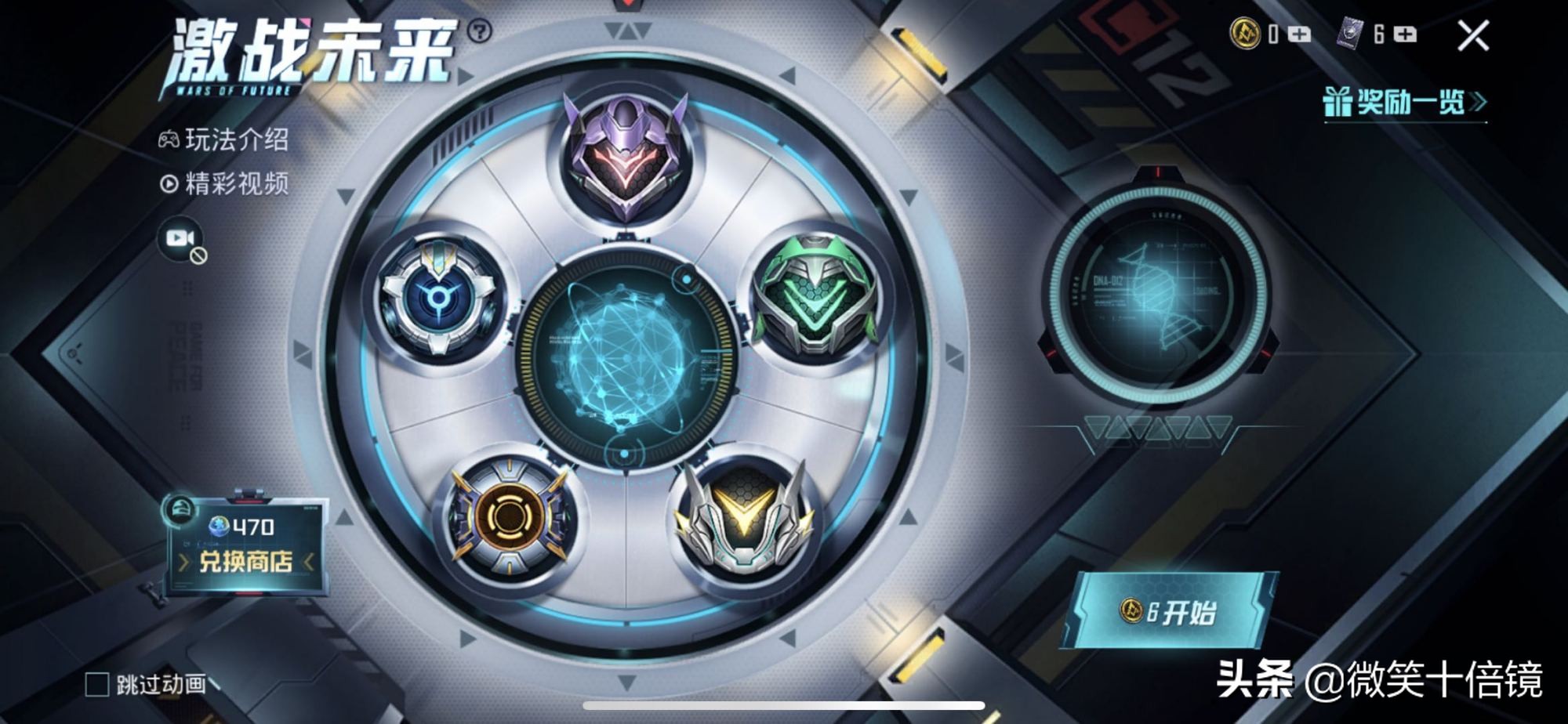This screenshot has height=724, width=1568.
Task: Open 玩法介绍 gameplay introduction
Action: click(224, 140)
